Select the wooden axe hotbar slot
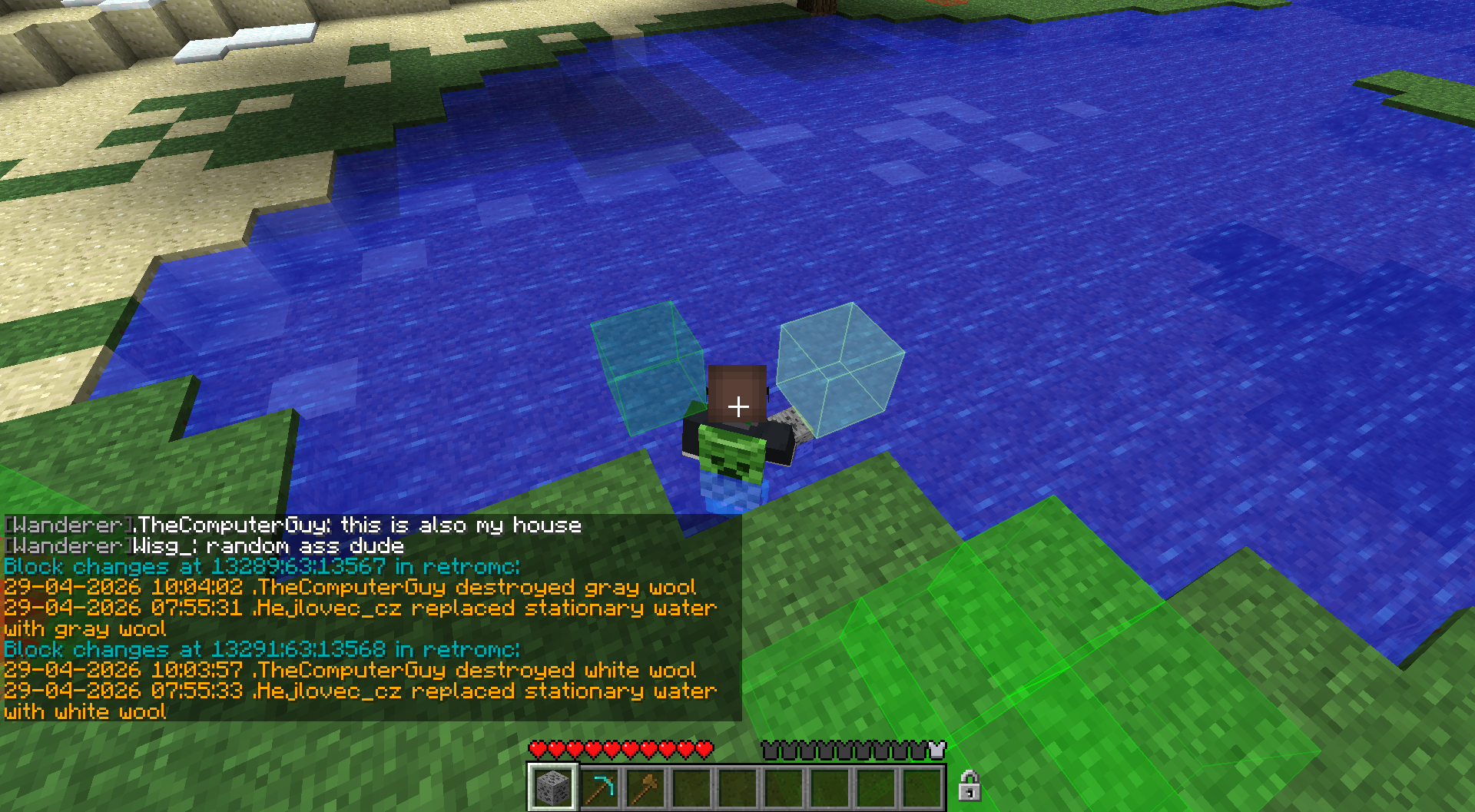 click(x=645, y=787)
